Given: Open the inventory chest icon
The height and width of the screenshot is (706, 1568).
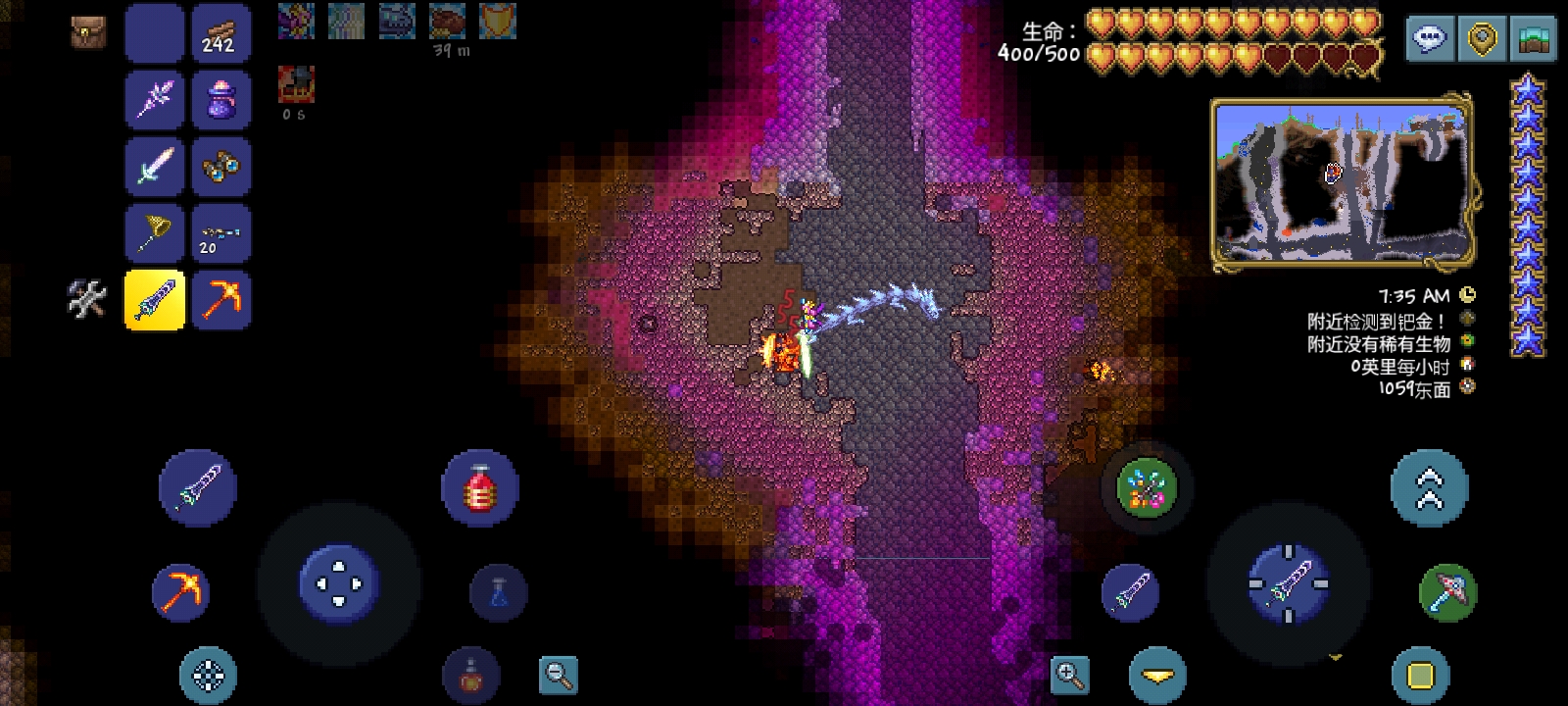Looking at the screenshot, I should pyautogui.click(x=89, y=32).
